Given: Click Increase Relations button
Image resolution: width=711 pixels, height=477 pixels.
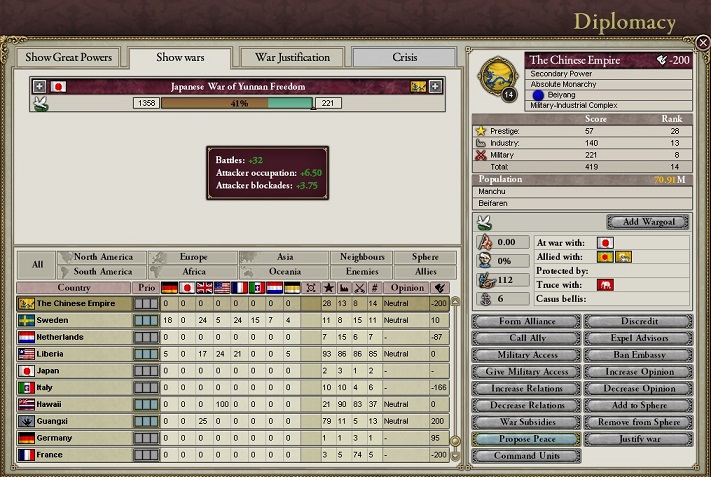Looking at the screenshot, I should coord(526,389).
